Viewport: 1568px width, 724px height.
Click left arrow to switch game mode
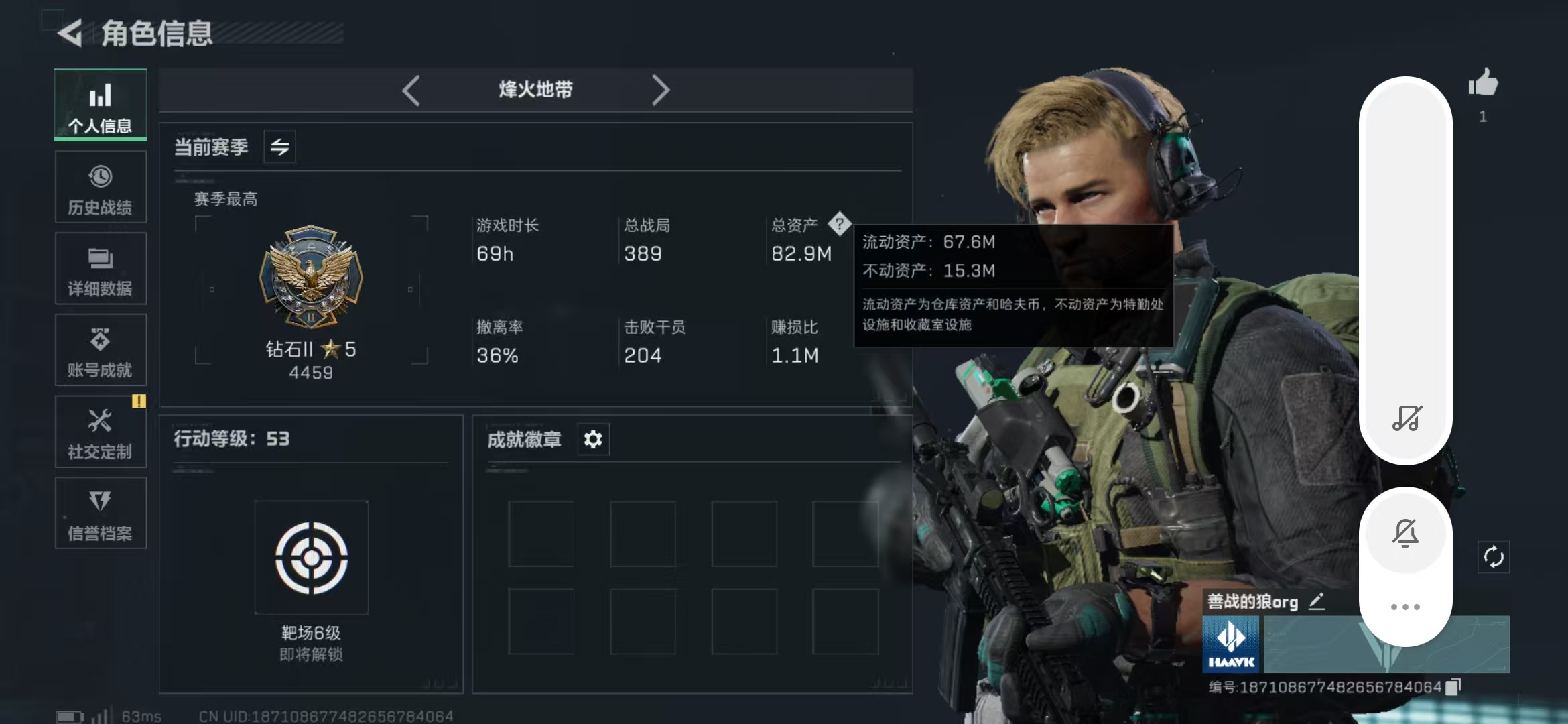tap(411, 90)
